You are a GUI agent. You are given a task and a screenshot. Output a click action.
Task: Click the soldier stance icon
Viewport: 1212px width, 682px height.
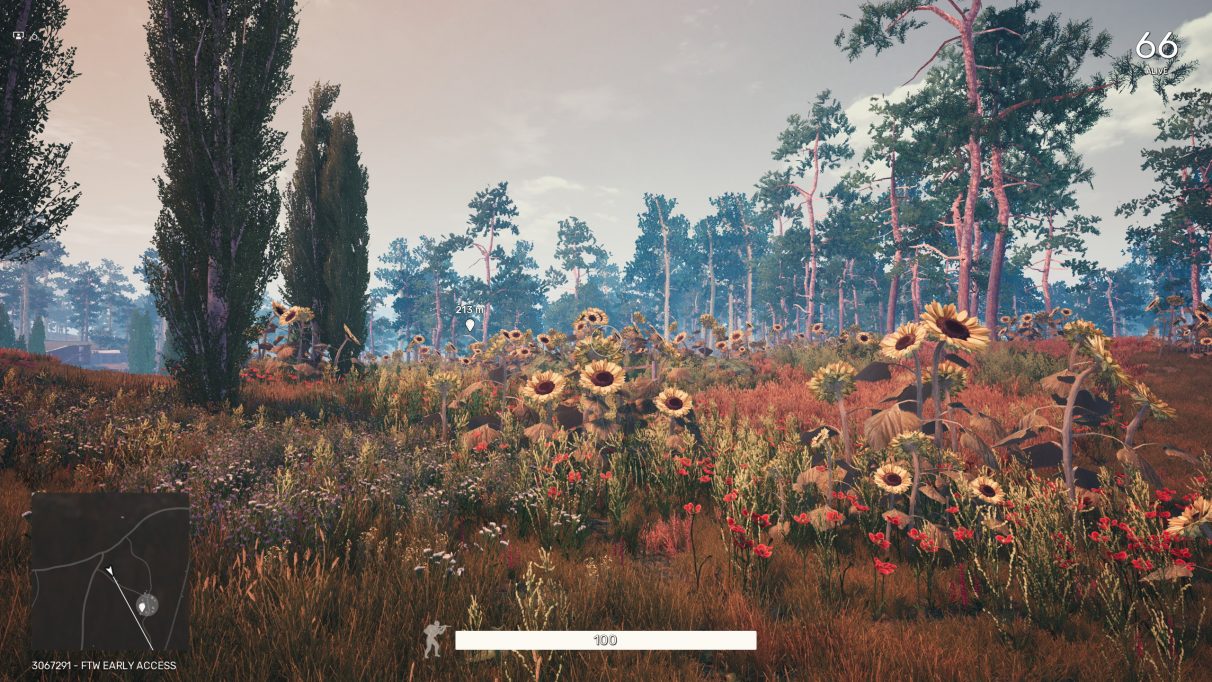tap(435, 639)
